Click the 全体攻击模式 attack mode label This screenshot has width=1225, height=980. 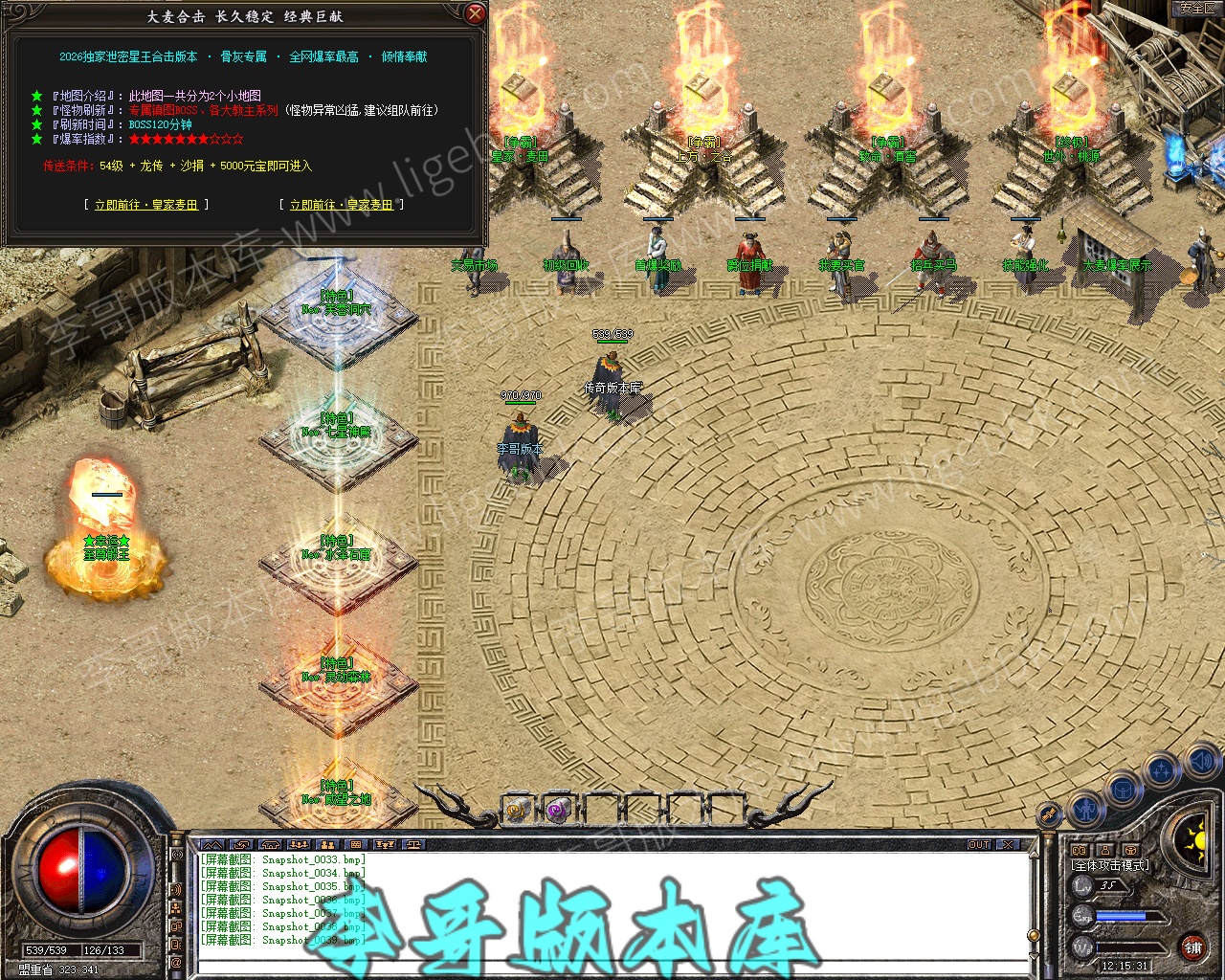coord(1110,865)
